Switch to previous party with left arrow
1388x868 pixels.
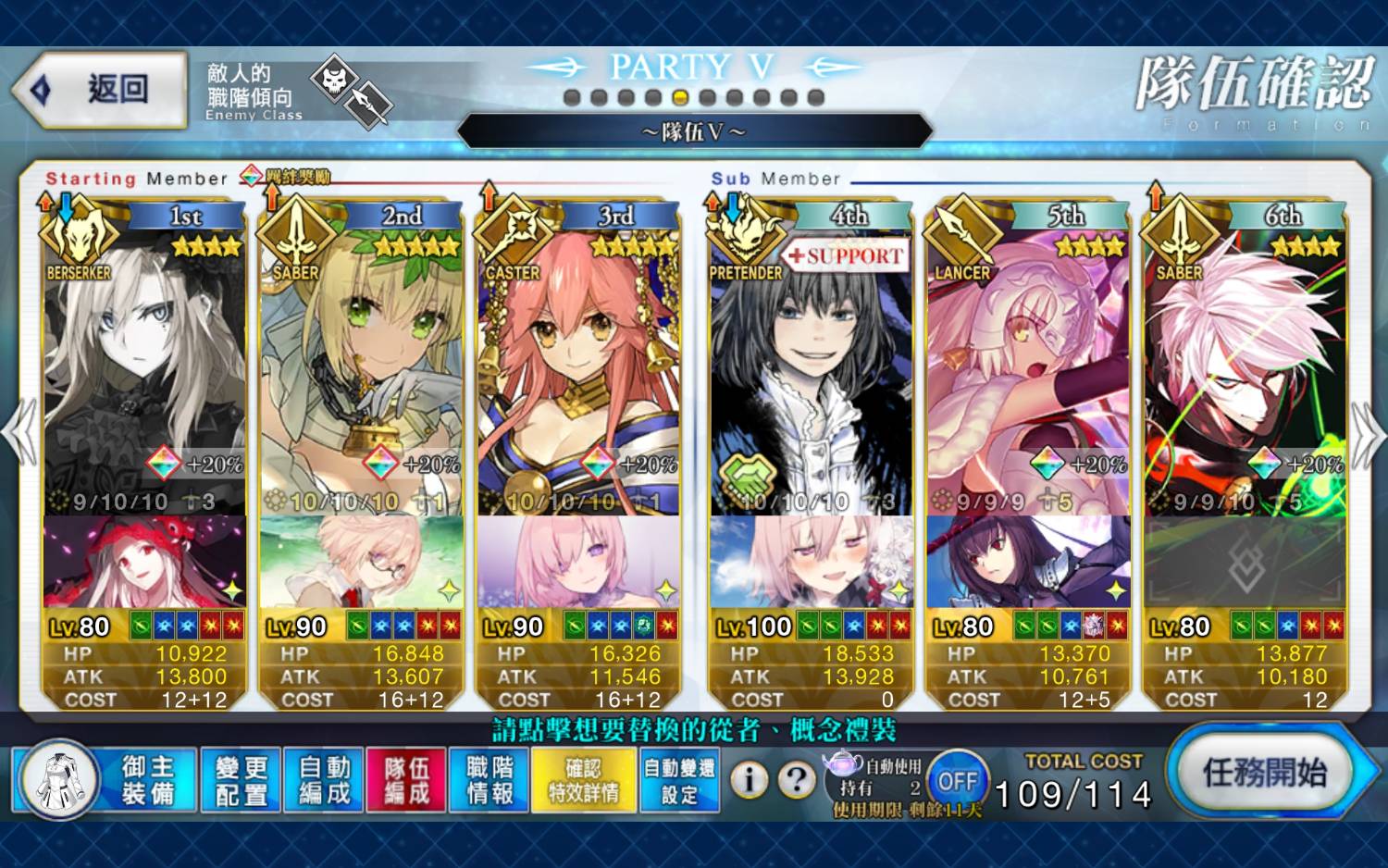[x=19, y=433]
